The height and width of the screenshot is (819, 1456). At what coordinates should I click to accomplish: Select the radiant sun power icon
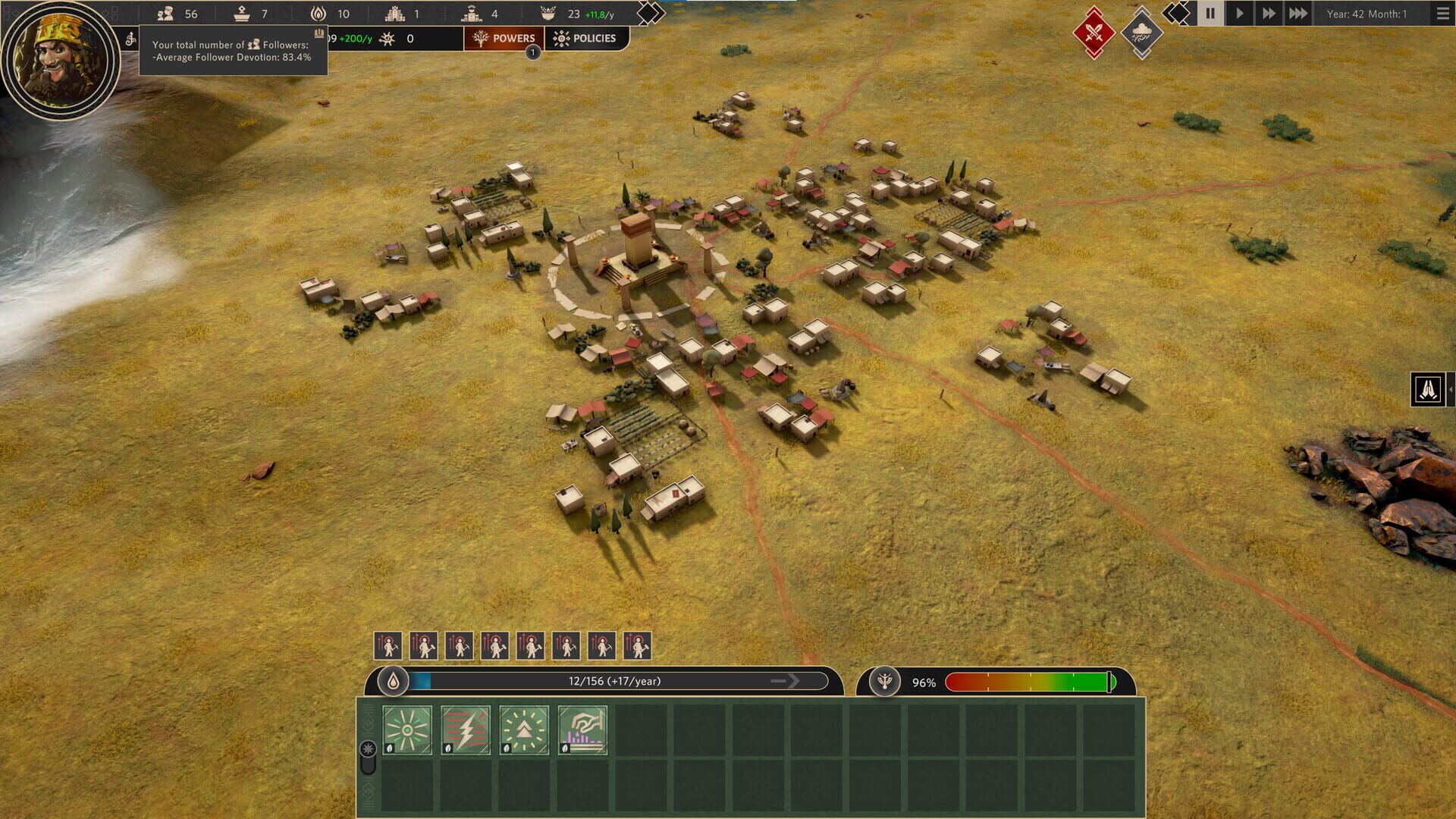[408, 730]
